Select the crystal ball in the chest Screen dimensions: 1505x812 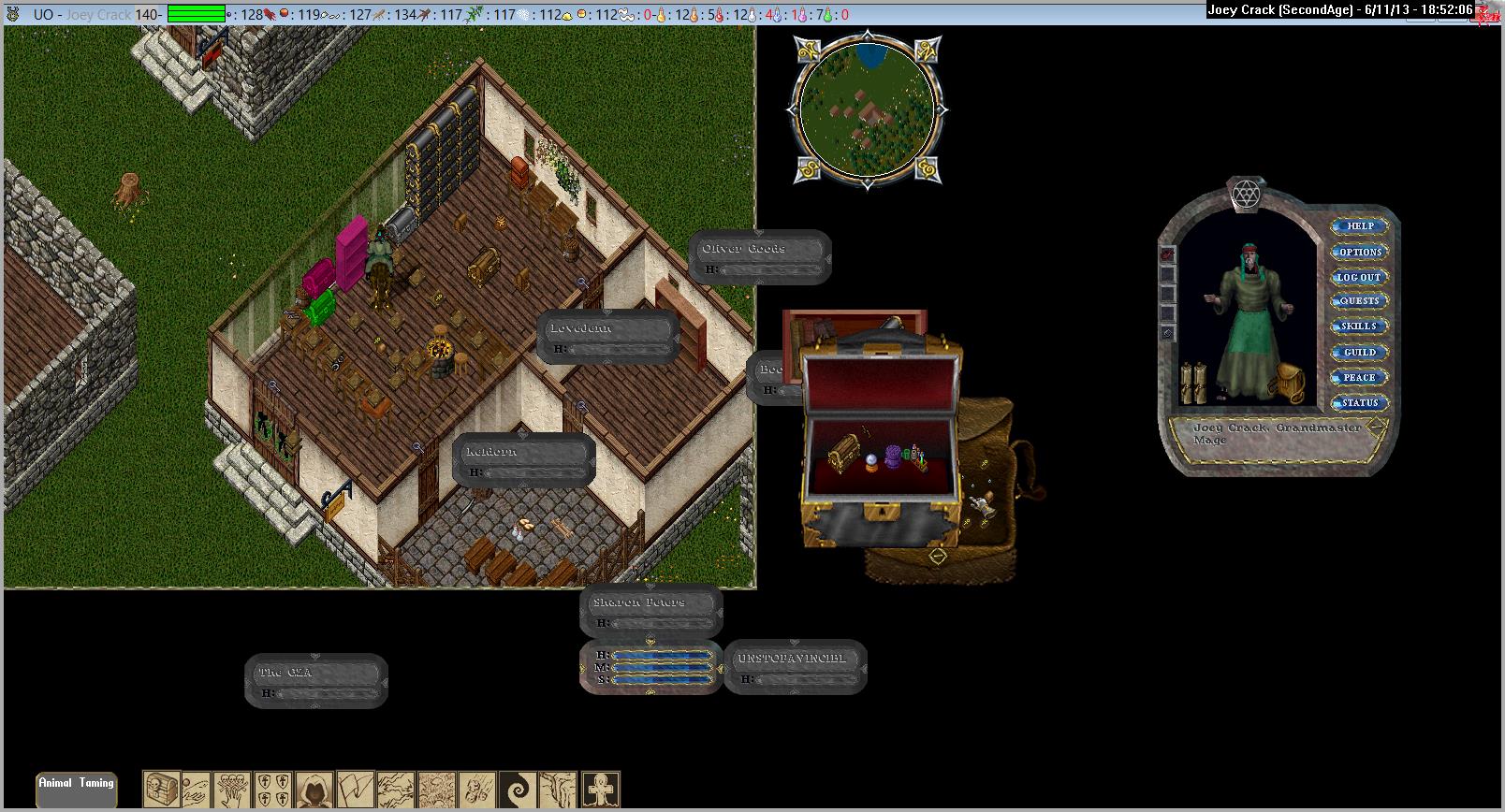click(871, 461)
